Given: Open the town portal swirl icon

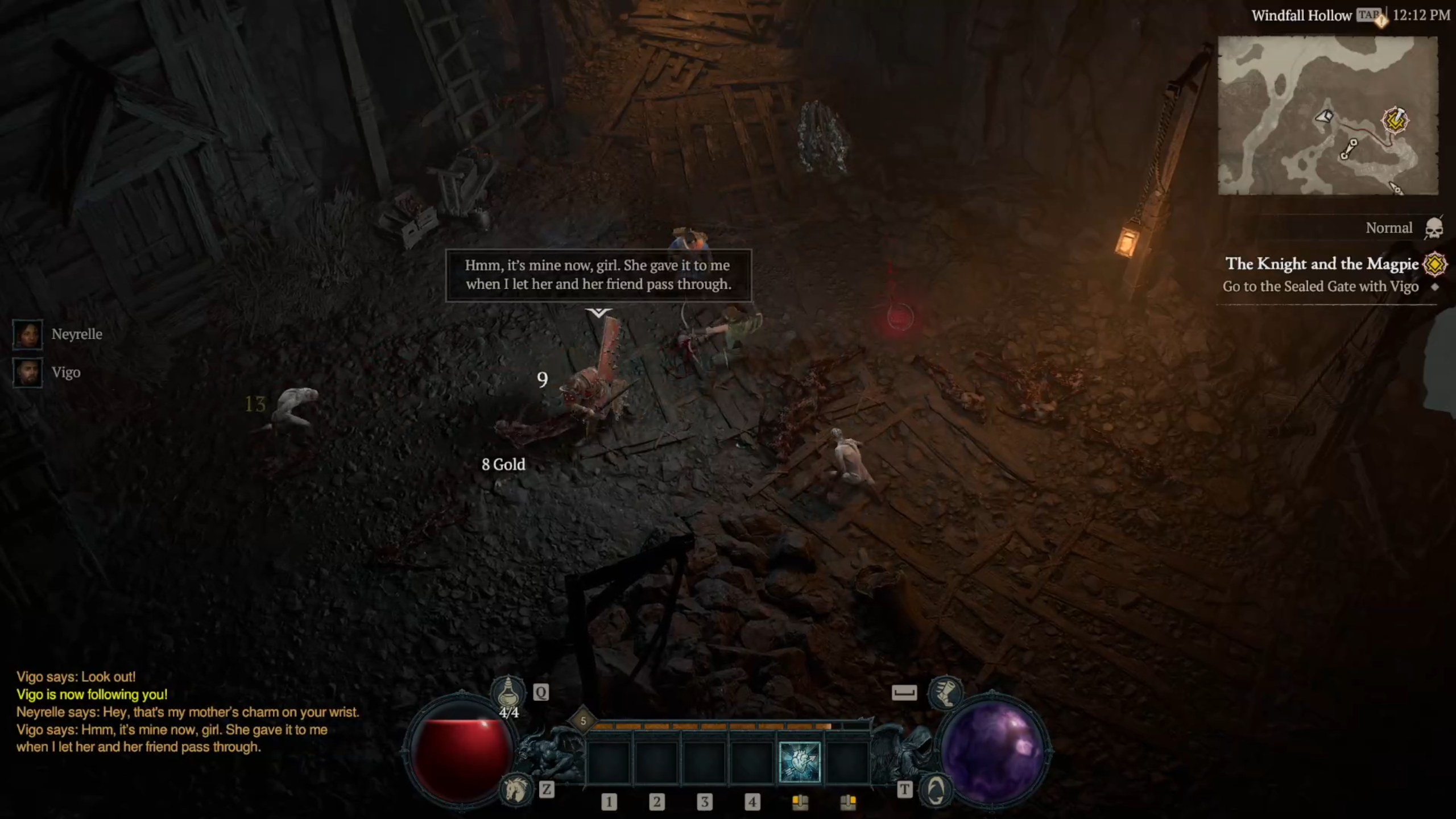Looking at the screenshot, I should 936,789.
